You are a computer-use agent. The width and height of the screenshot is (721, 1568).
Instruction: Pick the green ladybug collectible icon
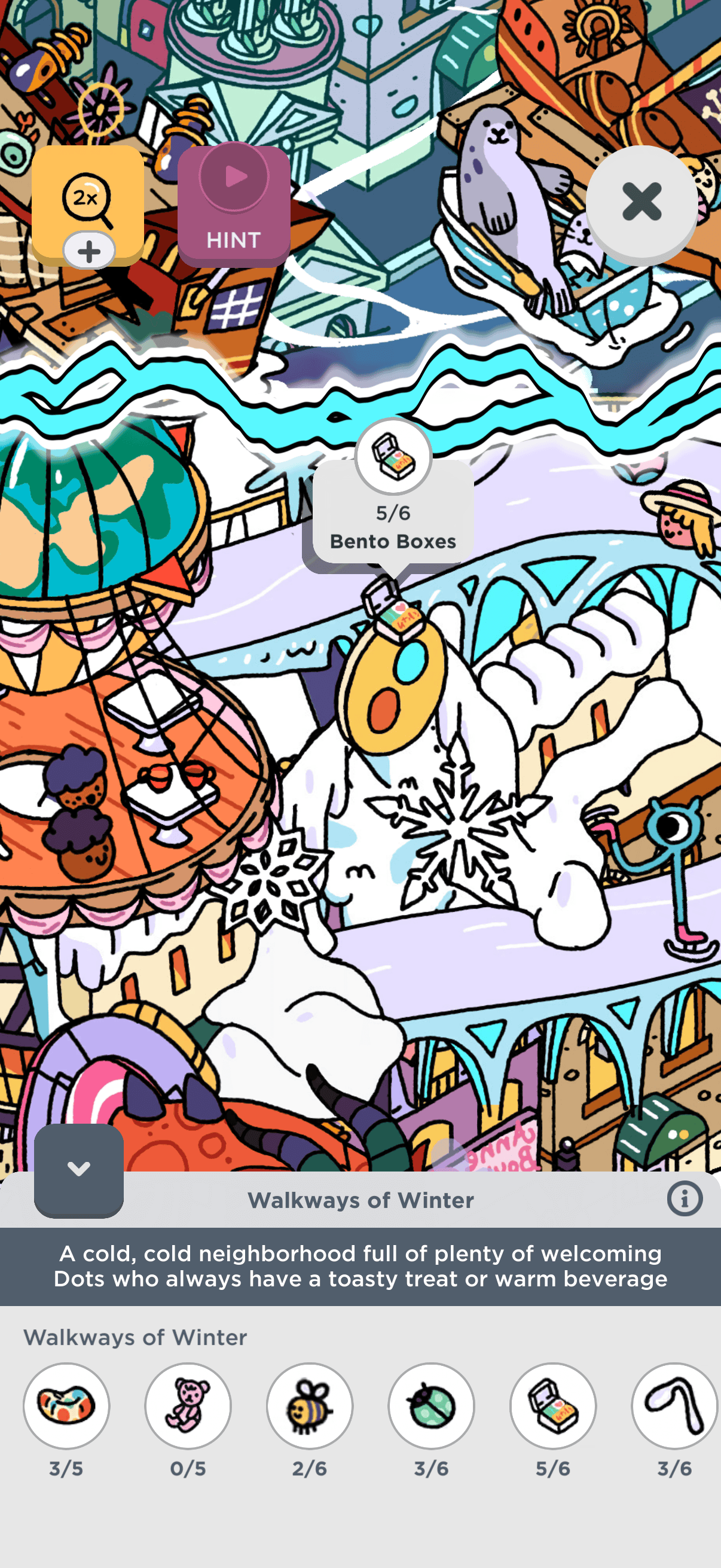pos(432,1405)
